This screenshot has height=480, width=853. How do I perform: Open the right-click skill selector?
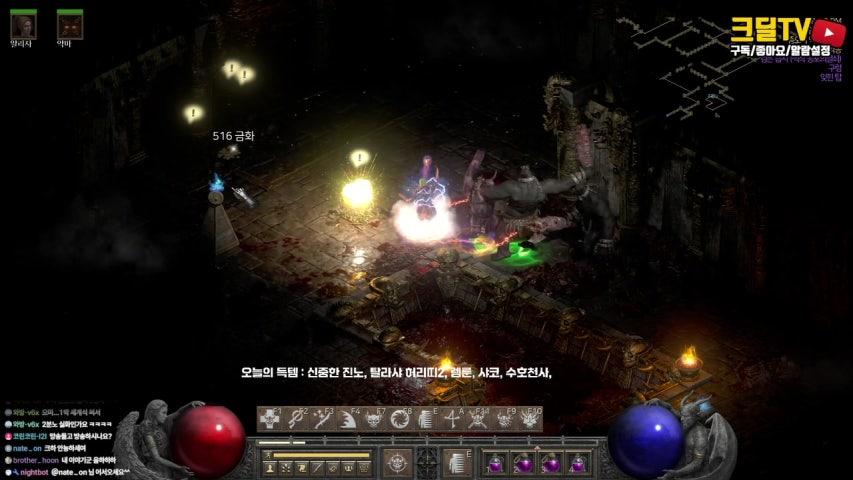(x=456, y=462)
